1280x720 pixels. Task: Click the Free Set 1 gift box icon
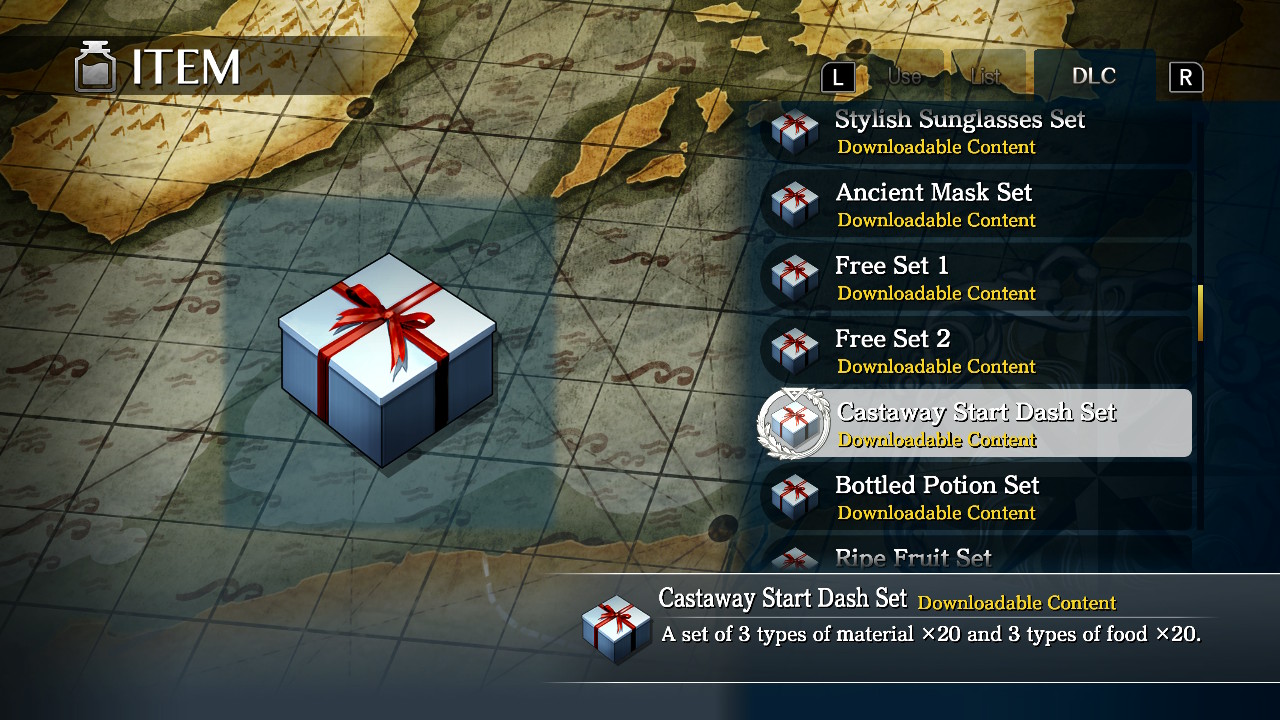794,278
